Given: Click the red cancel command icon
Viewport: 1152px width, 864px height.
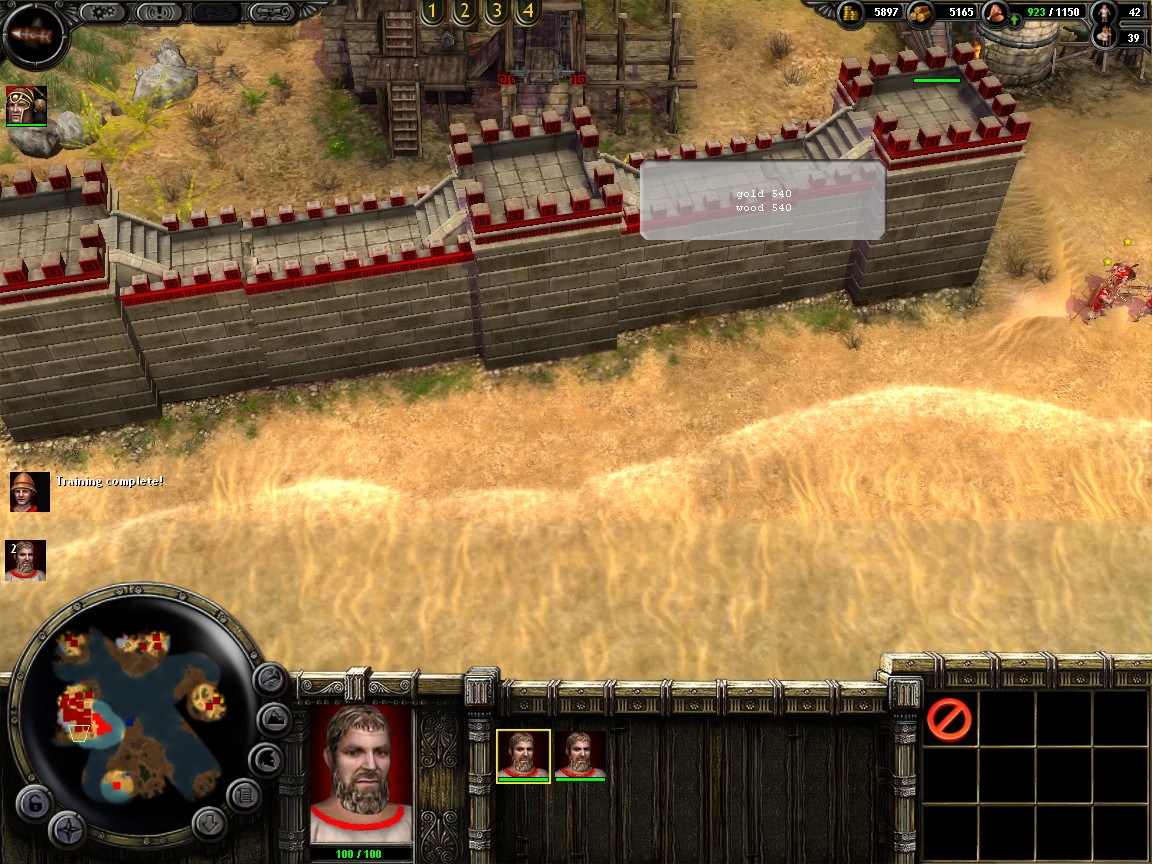Looking at the screenshot, I should 949,719.
